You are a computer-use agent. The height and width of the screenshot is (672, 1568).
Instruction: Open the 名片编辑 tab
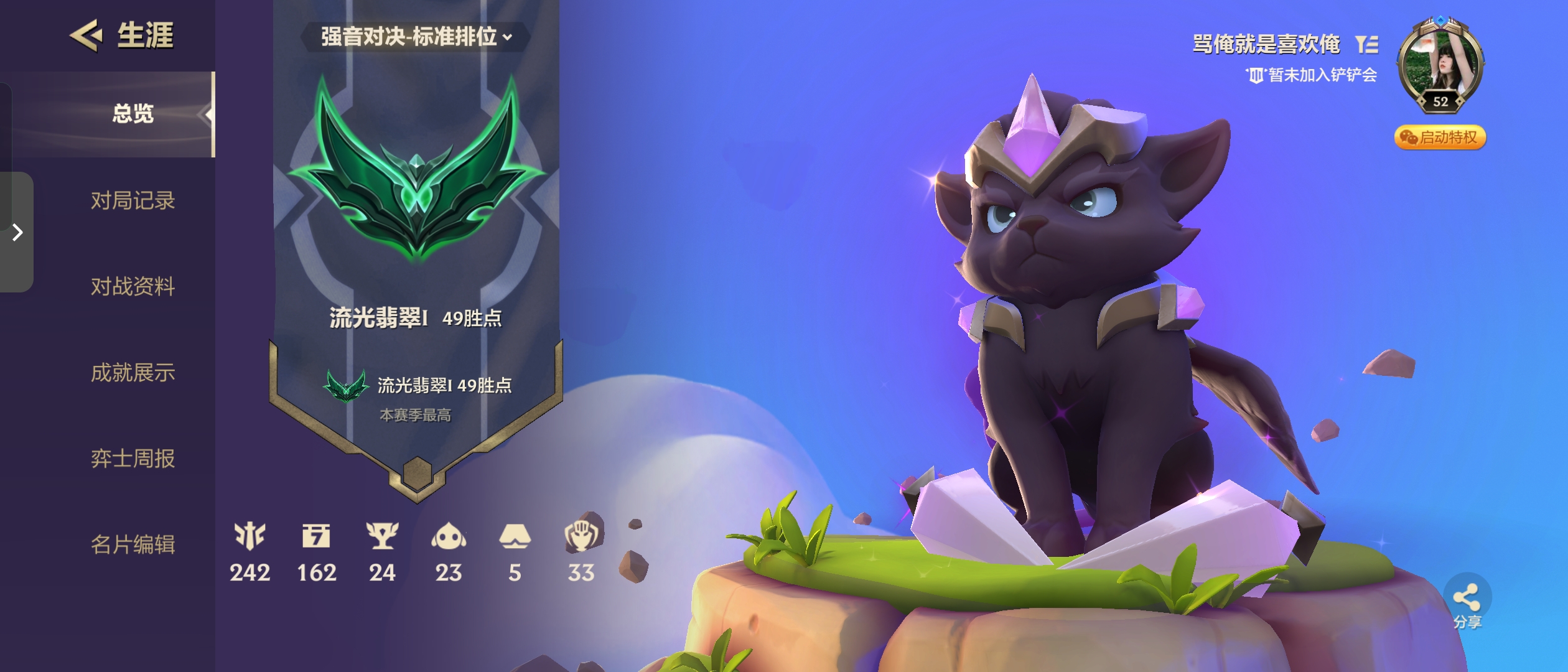[x=133, y=544]
